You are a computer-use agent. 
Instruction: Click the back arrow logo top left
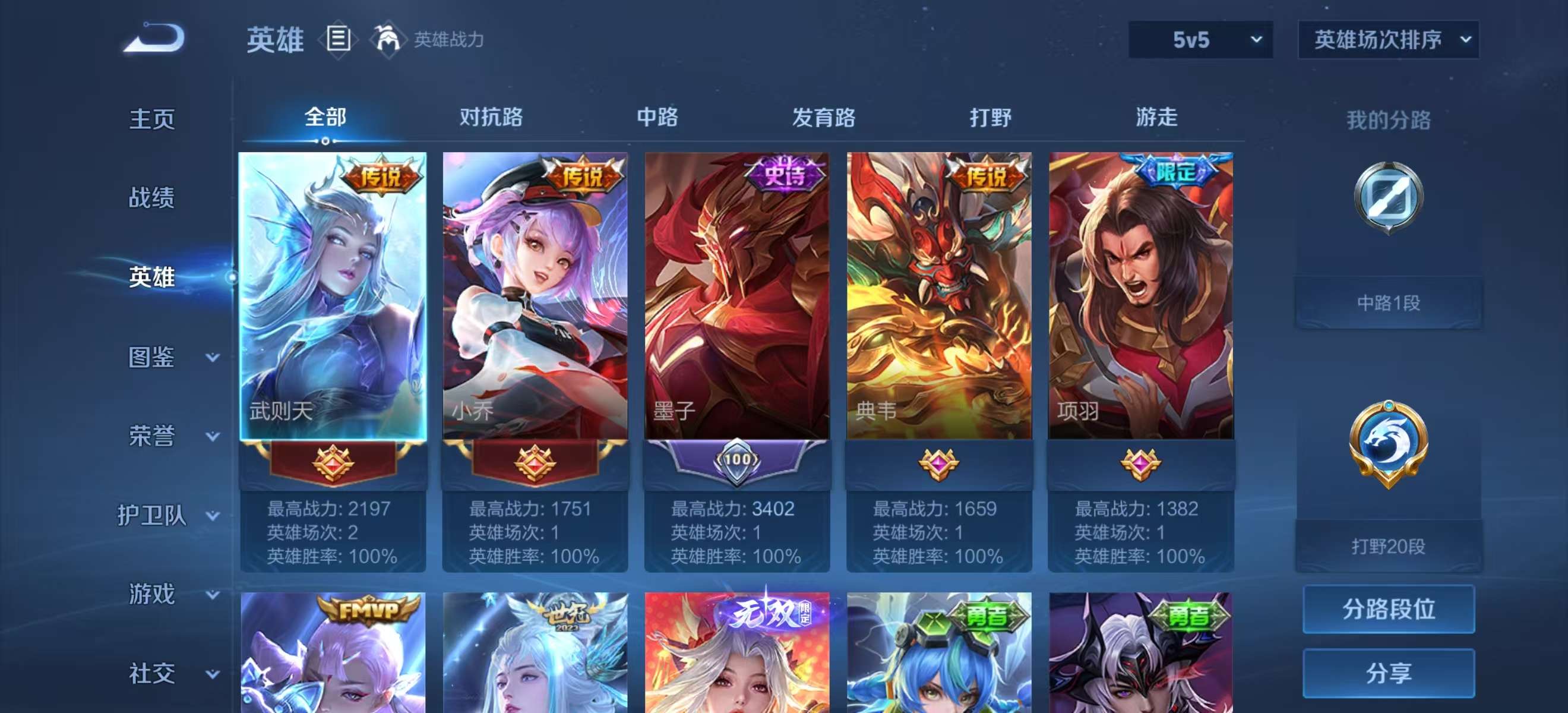(154, 41)
